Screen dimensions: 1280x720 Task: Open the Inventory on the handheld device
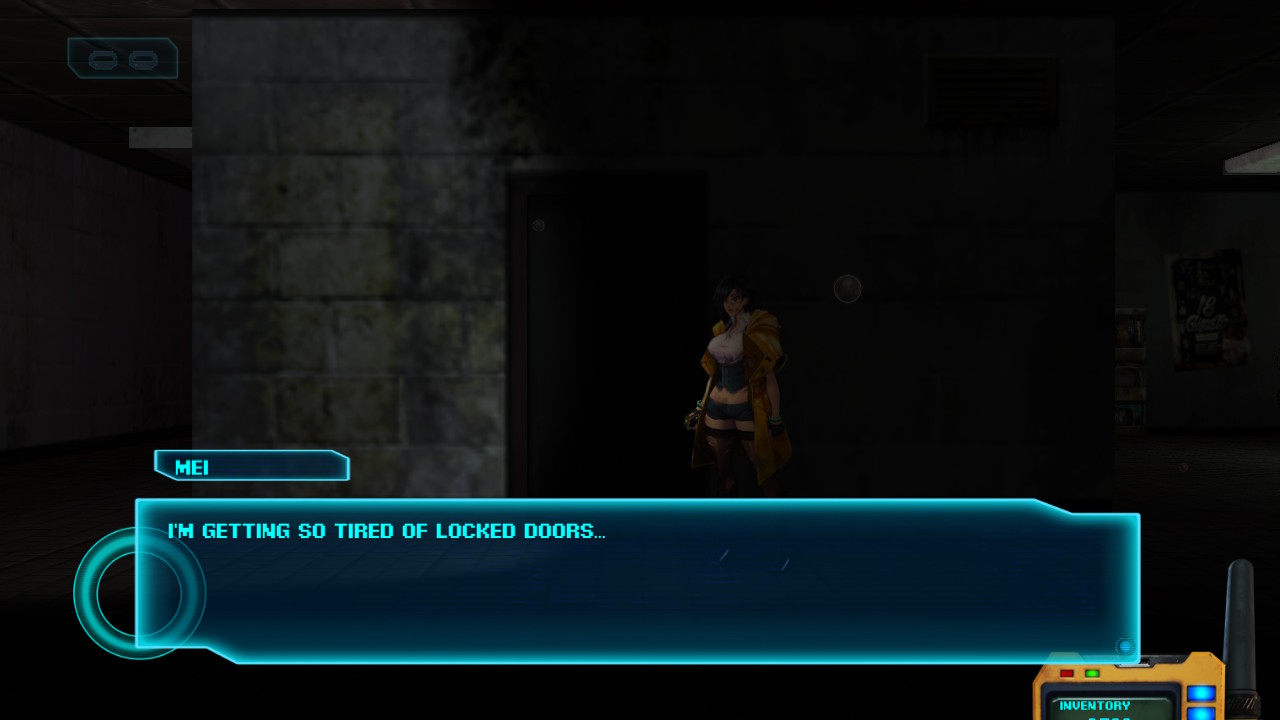(x=1095, y=706)
